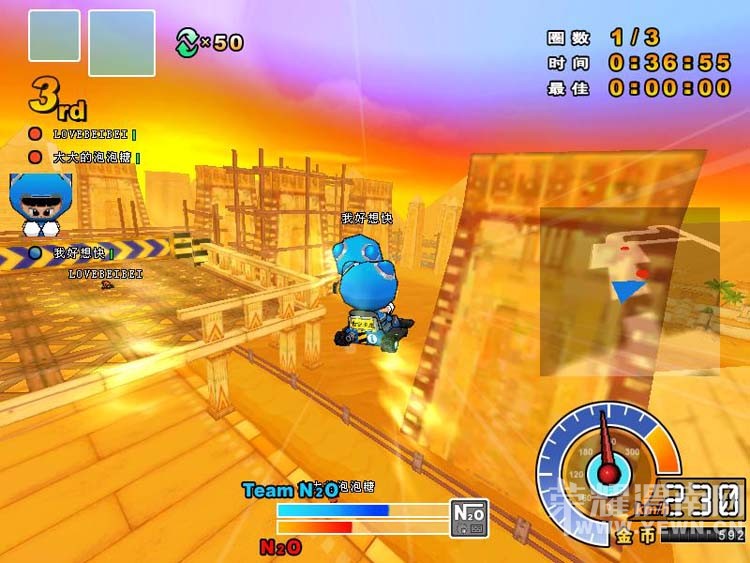750x563 pixels.
Task: Click the green swirl icon beside ×50
Action: (187, 41)
